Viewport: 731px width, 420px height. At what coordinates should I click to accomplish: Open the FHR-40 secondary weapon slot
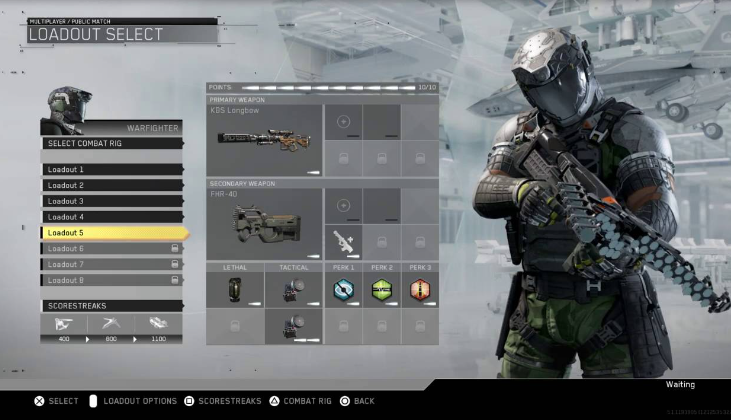click(264, 225)
